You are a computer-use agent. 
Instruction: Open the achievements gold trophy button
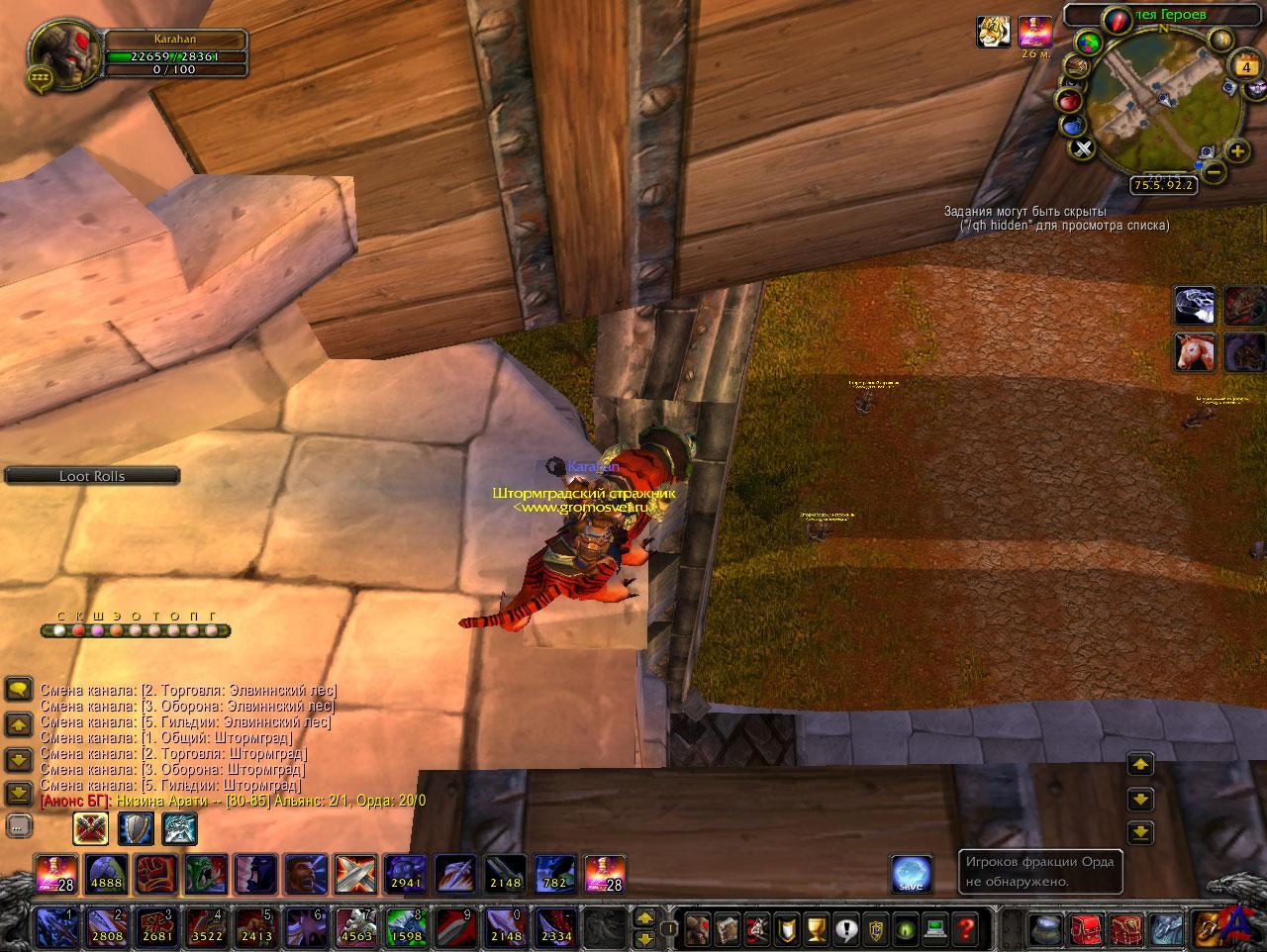pyautogui.click(x=816, y=930)
